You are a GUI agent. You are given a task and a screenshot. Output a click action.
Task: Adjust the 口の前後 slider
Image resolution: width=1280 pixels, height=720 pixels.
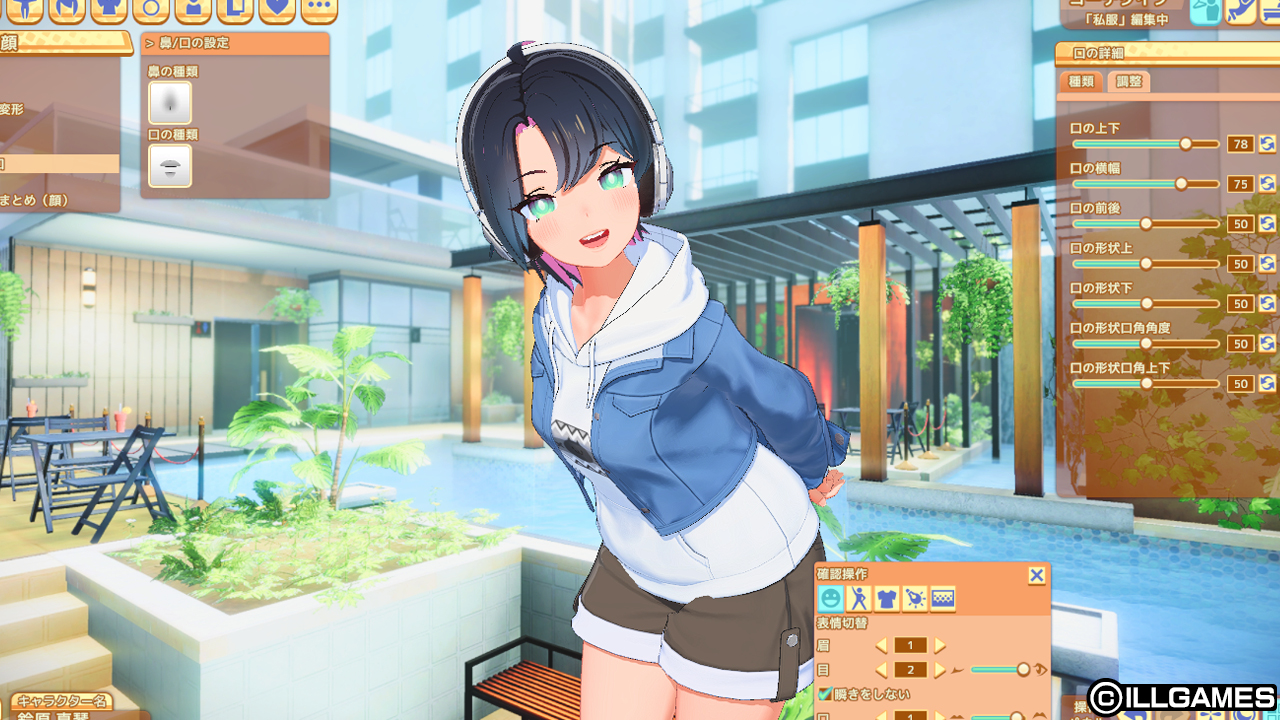coord(1146,224)
